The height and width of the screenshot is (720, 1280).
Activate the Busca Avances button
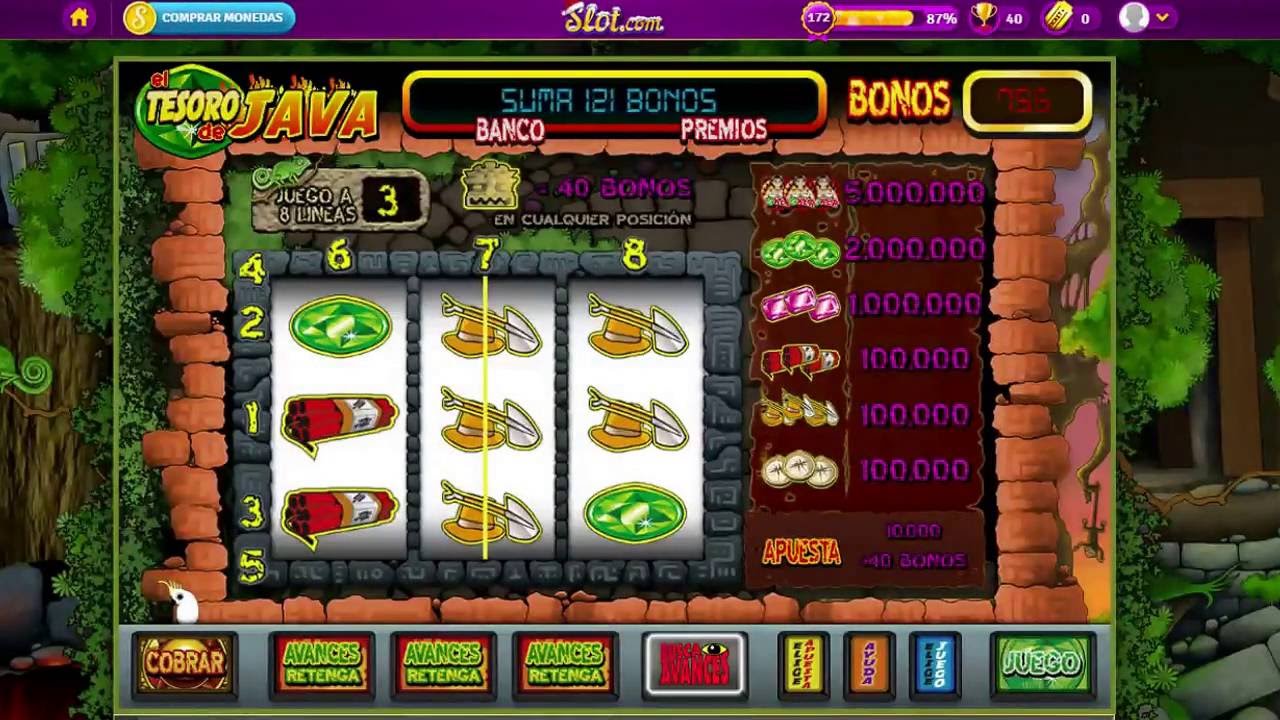point(695,662)
